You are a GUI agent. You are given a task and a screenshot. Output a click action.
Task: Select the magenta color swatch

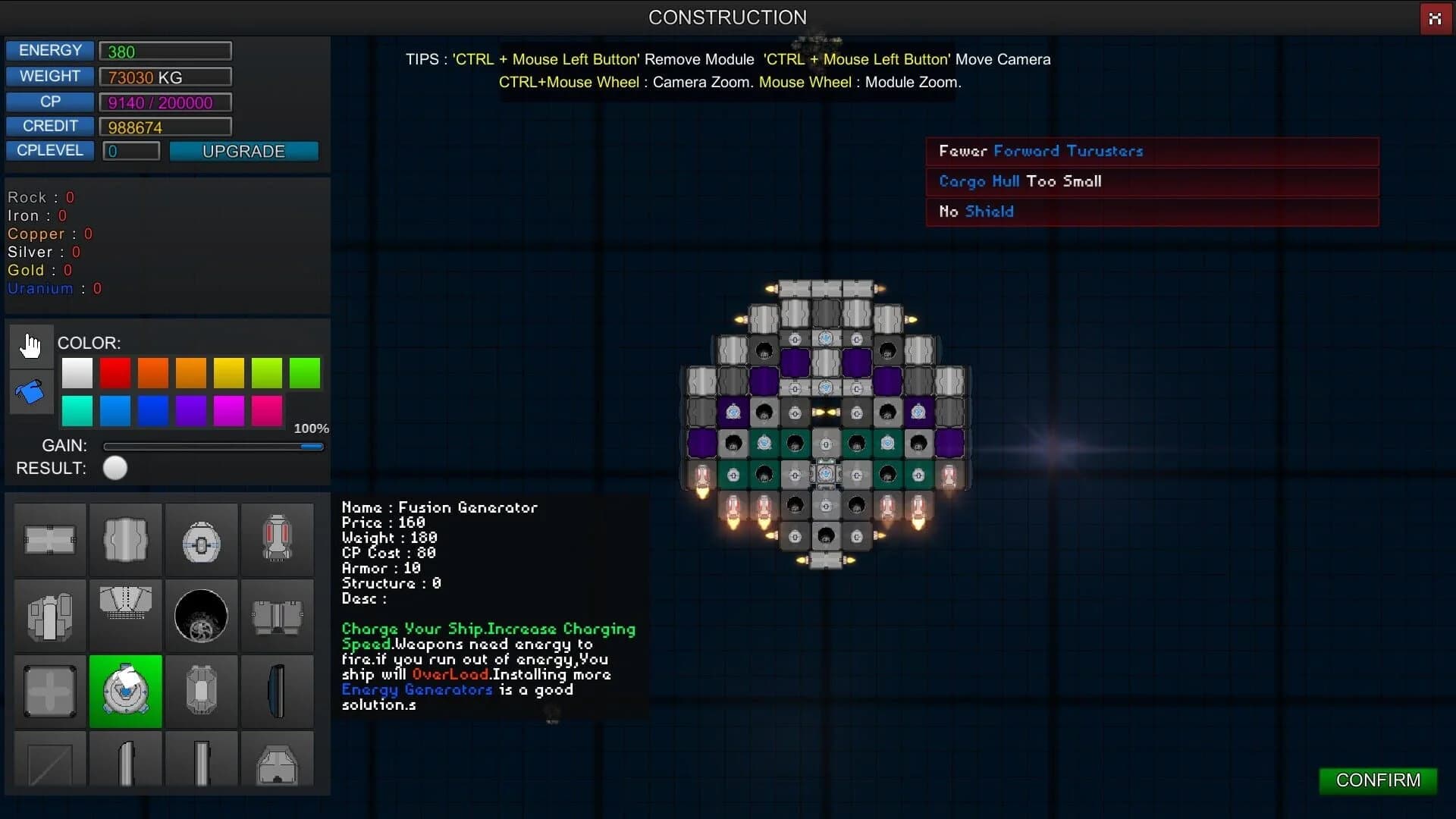click(x=228, y=411)
